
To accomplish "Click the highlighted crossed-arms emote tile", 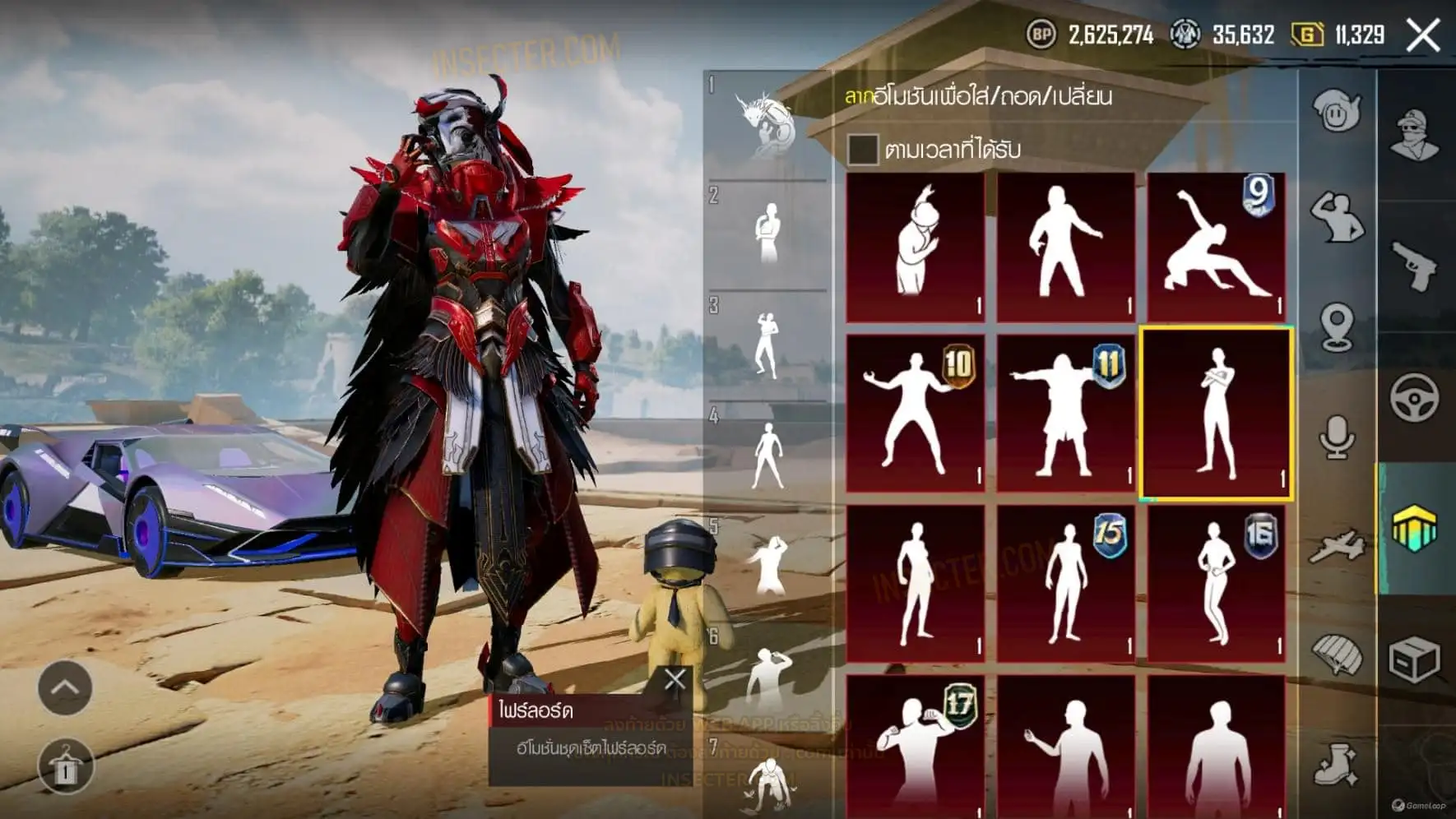I will 1216,413.
